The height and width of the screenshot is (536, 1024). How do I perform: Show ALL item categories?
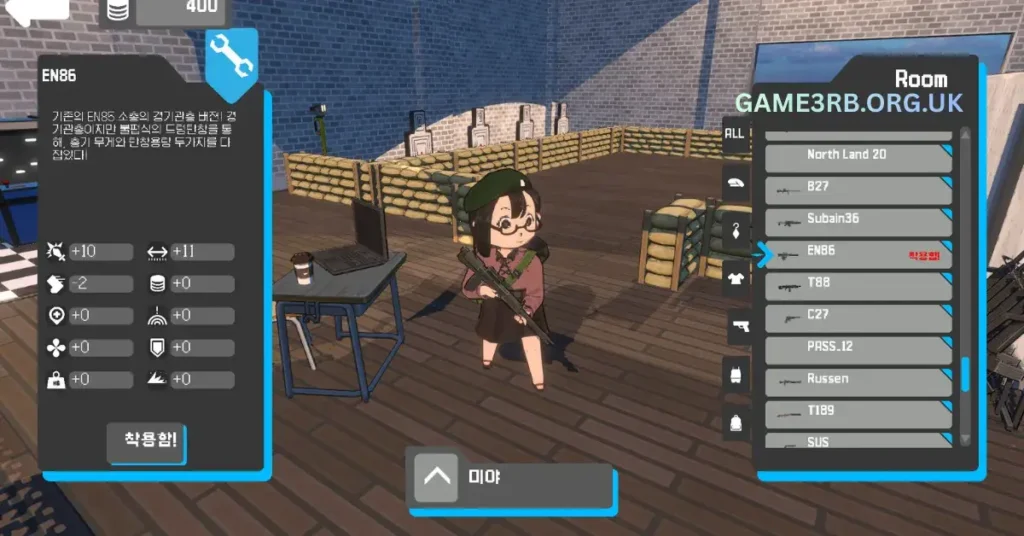pos(735,133)
